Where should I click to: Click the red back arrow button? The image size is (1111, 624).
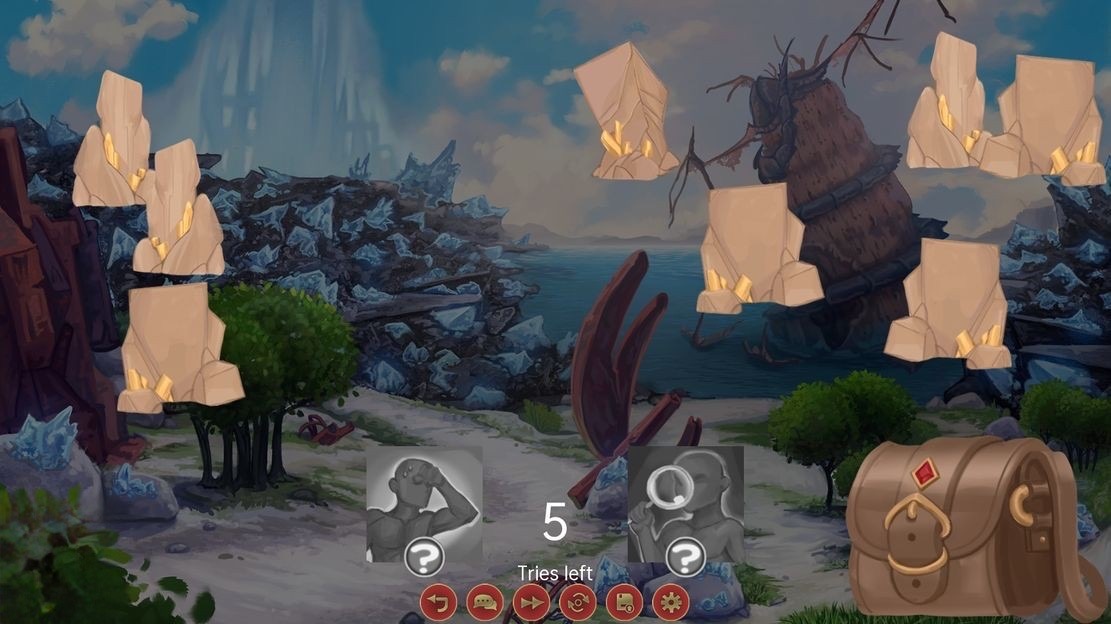point(438,603)
